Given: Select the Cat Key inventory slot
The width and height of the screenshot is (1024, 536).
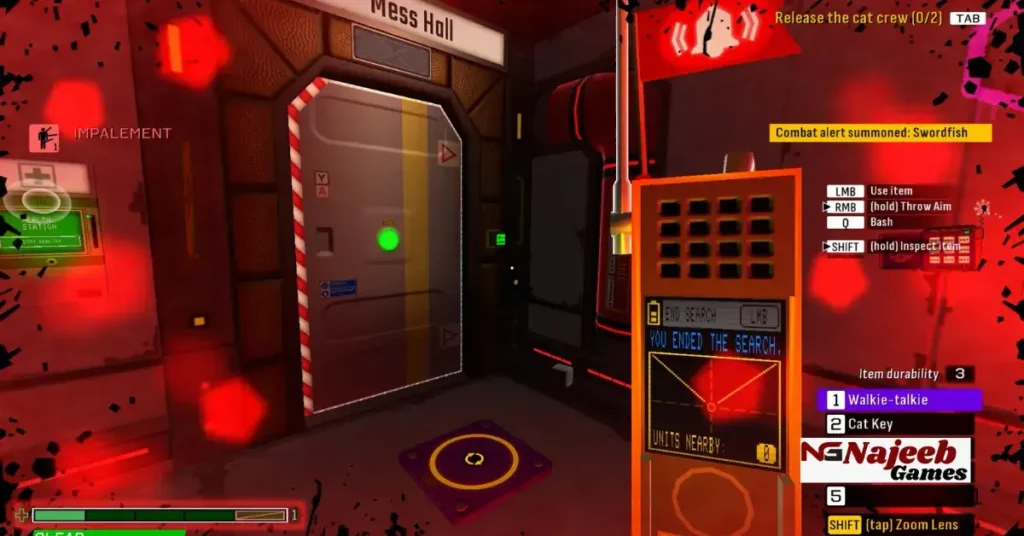Looking at the screenshot, I should 898,424.
